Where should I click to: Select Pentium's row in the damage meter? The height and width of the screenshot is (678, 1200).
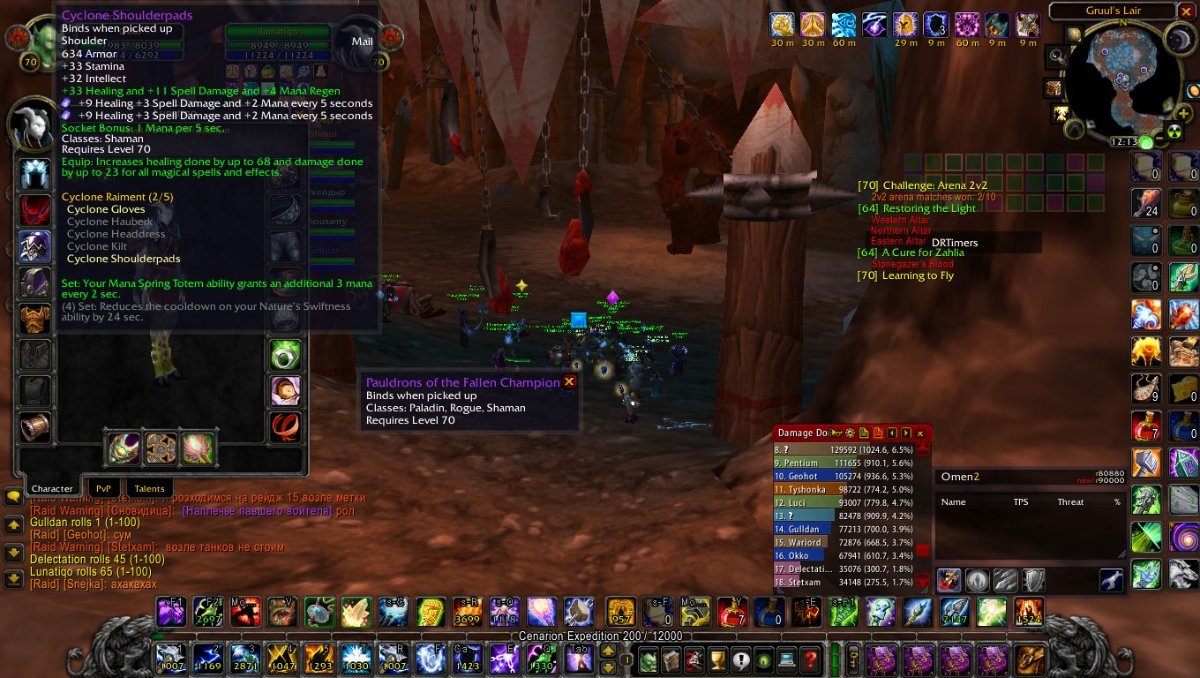(x=852, y=463)
